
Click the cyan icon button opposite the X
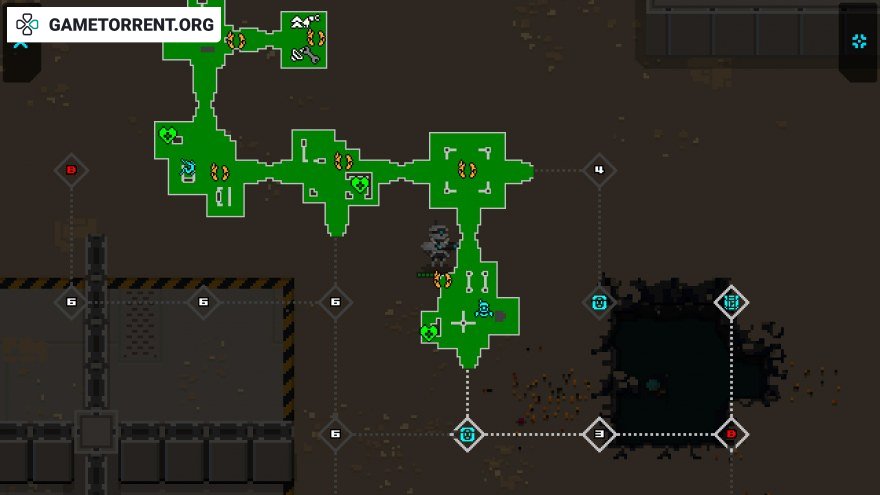(x=859, y=41)
